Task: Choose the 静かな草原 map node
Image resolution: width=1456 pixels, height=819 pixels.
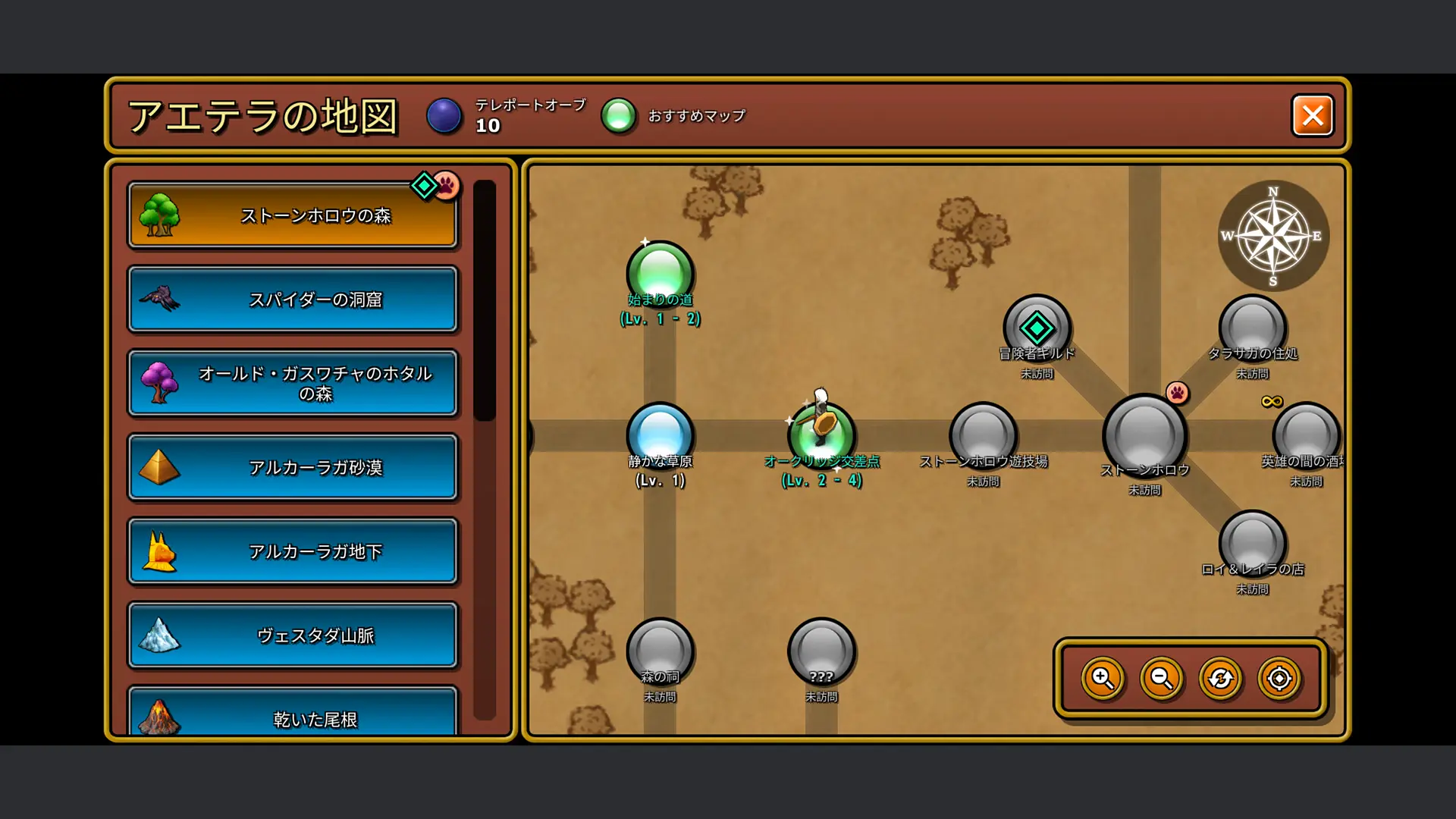Action: (x=660, y=434)
